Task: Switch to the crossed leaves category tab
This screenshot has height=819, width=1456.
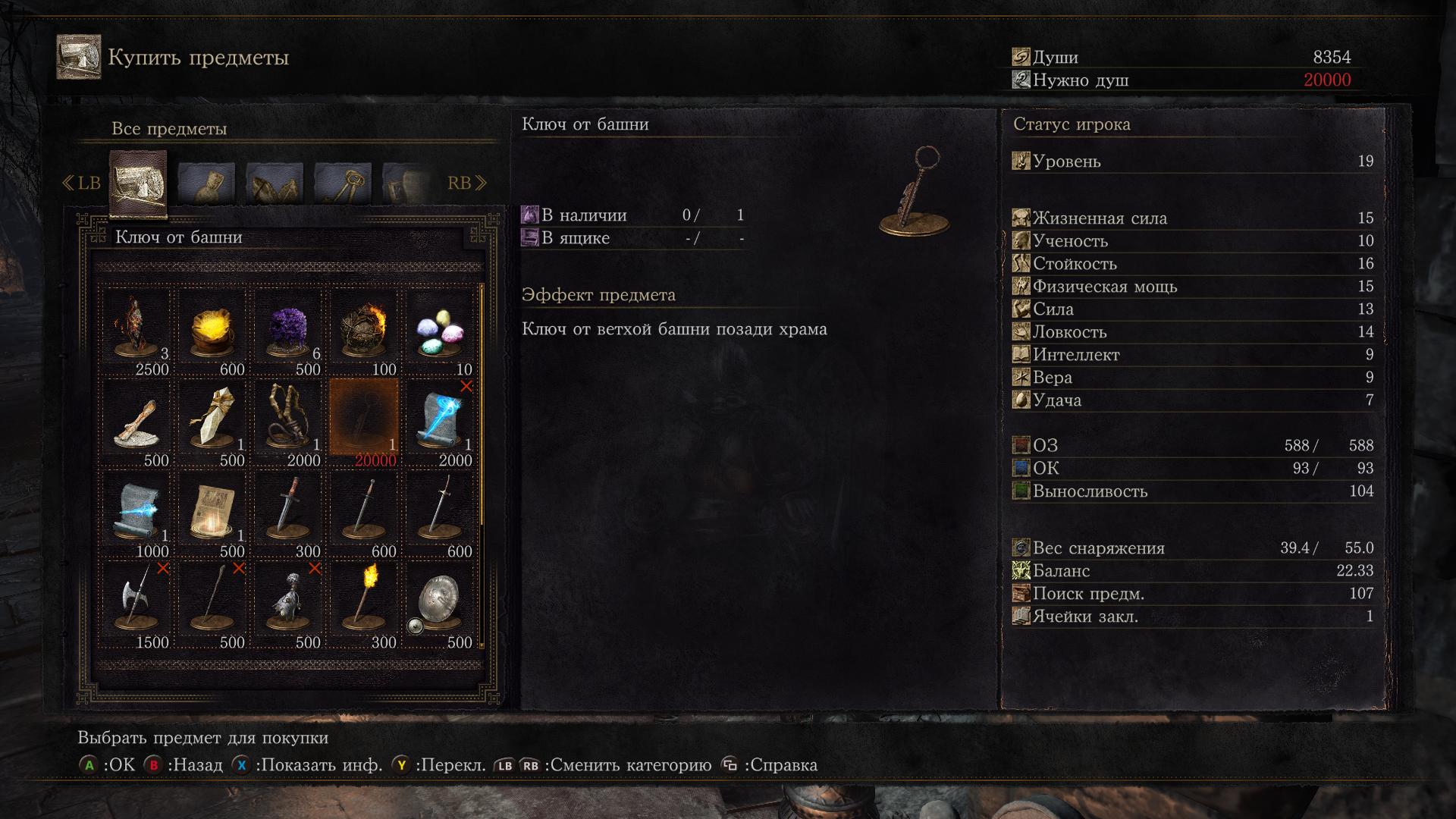Action: 275,184
